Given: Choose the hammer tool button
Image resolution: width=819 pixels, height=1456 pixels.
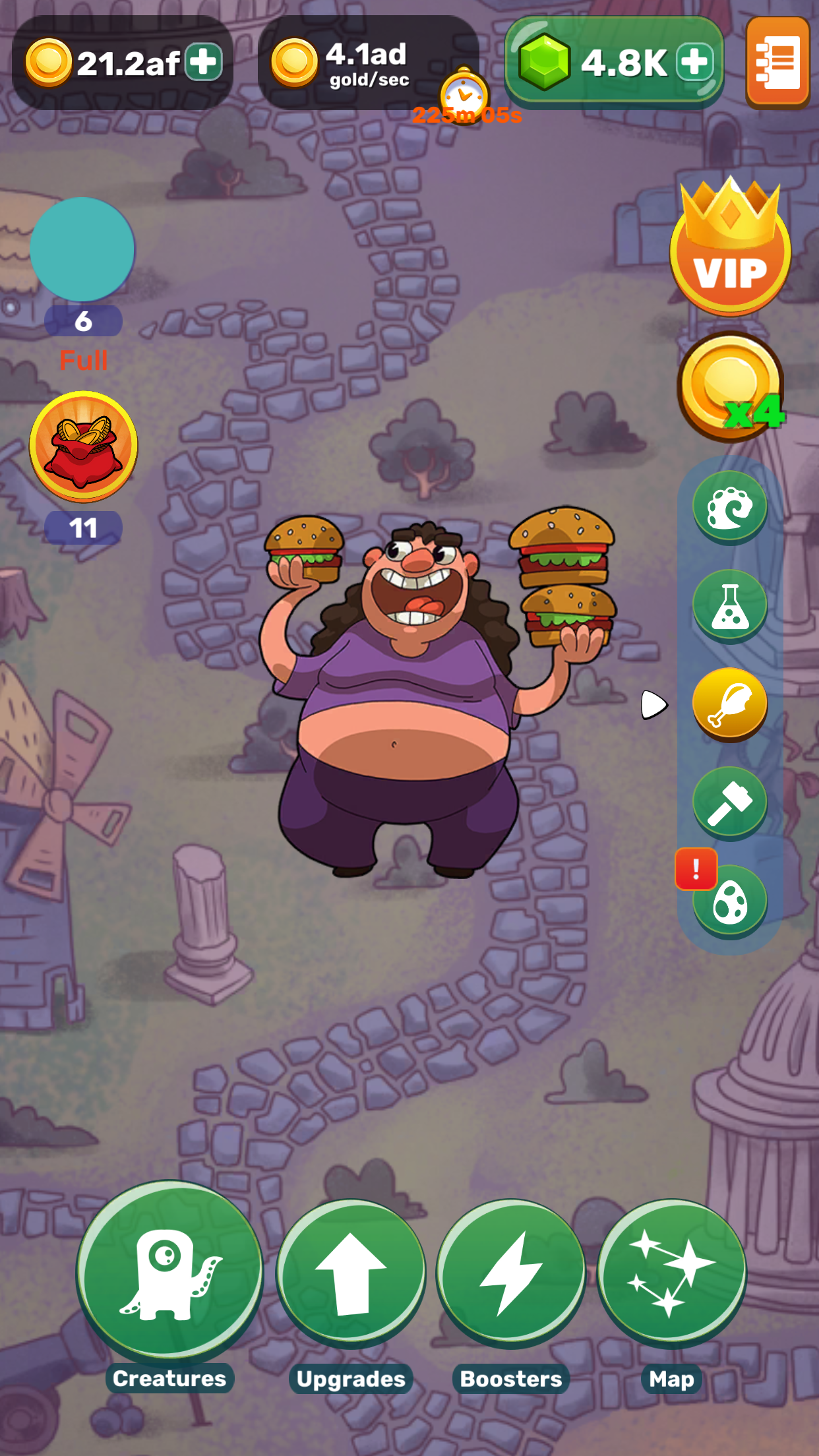Looking at the screenshot, I should tap(729, 803).
